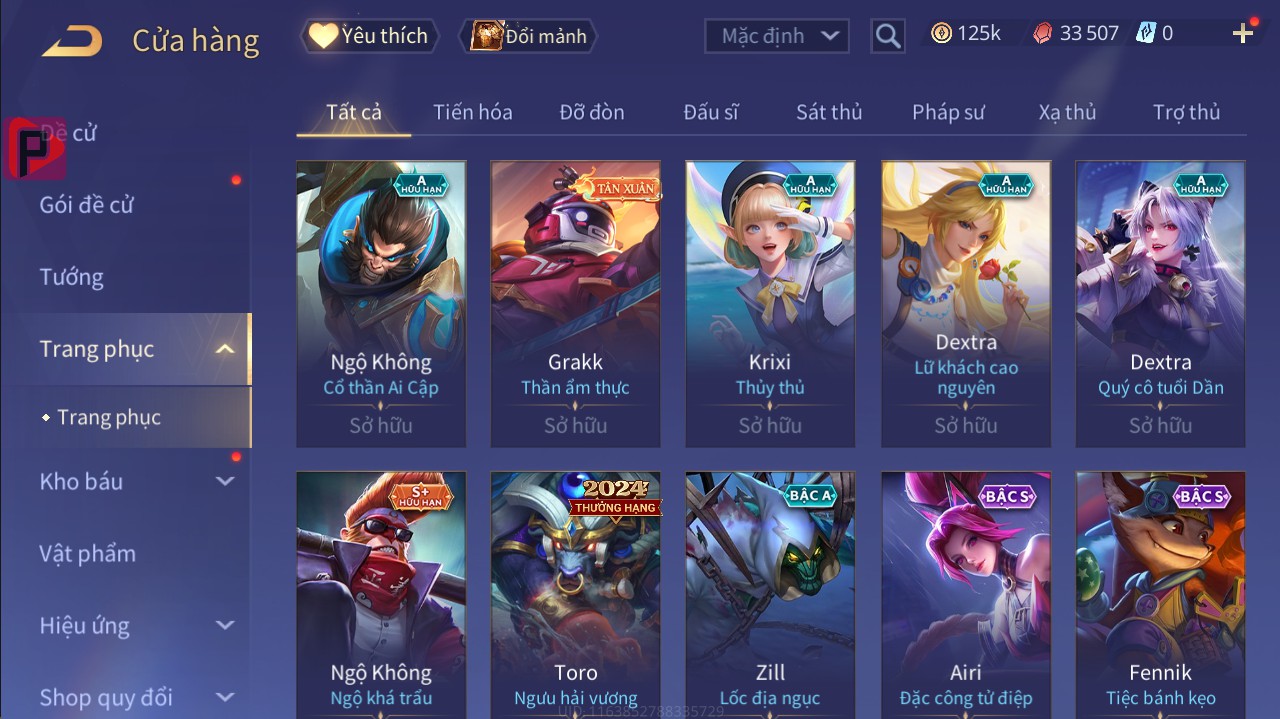
Task: Click the magnifying glass search button
Action: coord(887,36)
